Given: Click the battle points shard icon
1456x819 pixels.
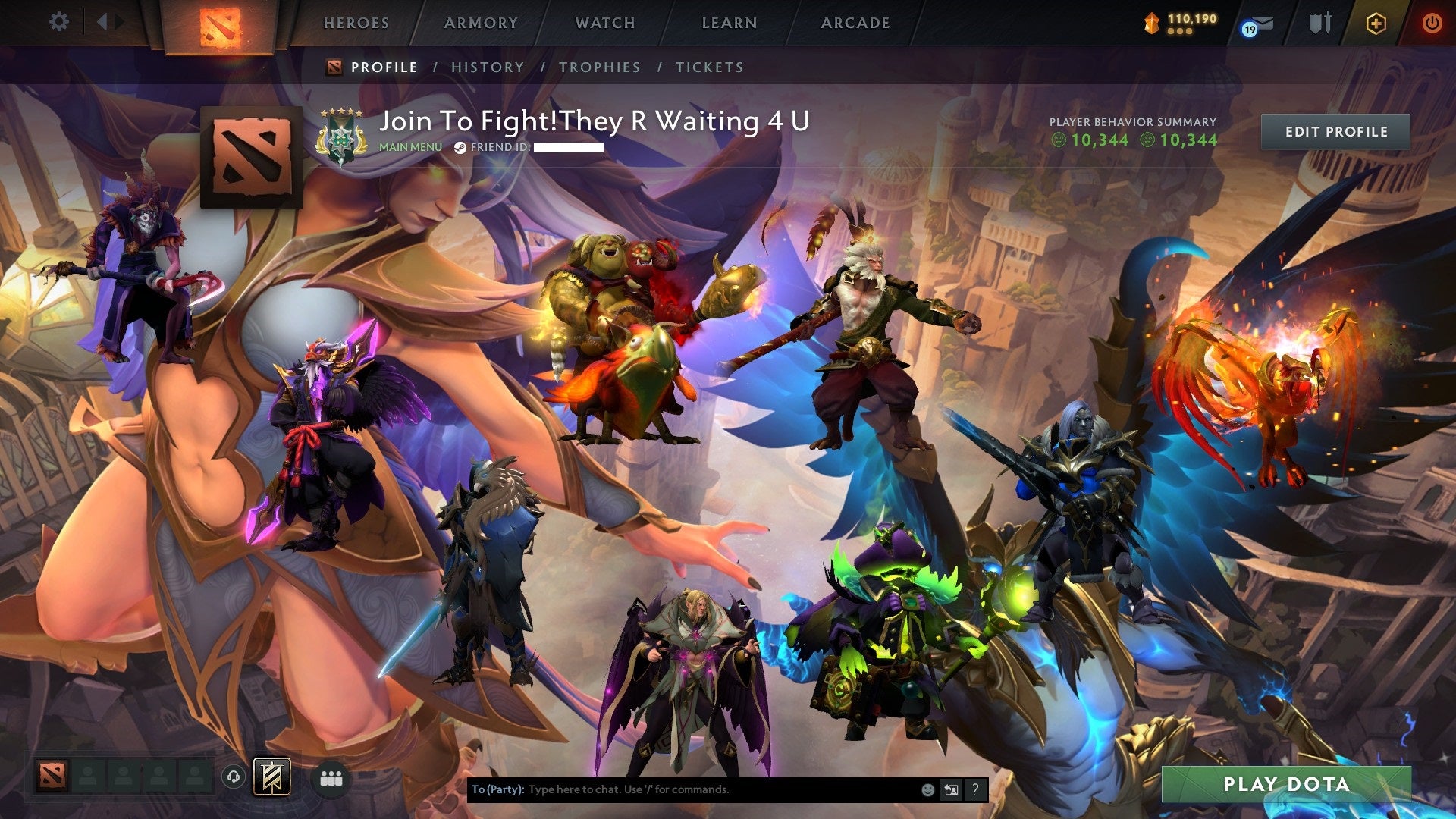Looking at the screenshot, I should 1150,22.
